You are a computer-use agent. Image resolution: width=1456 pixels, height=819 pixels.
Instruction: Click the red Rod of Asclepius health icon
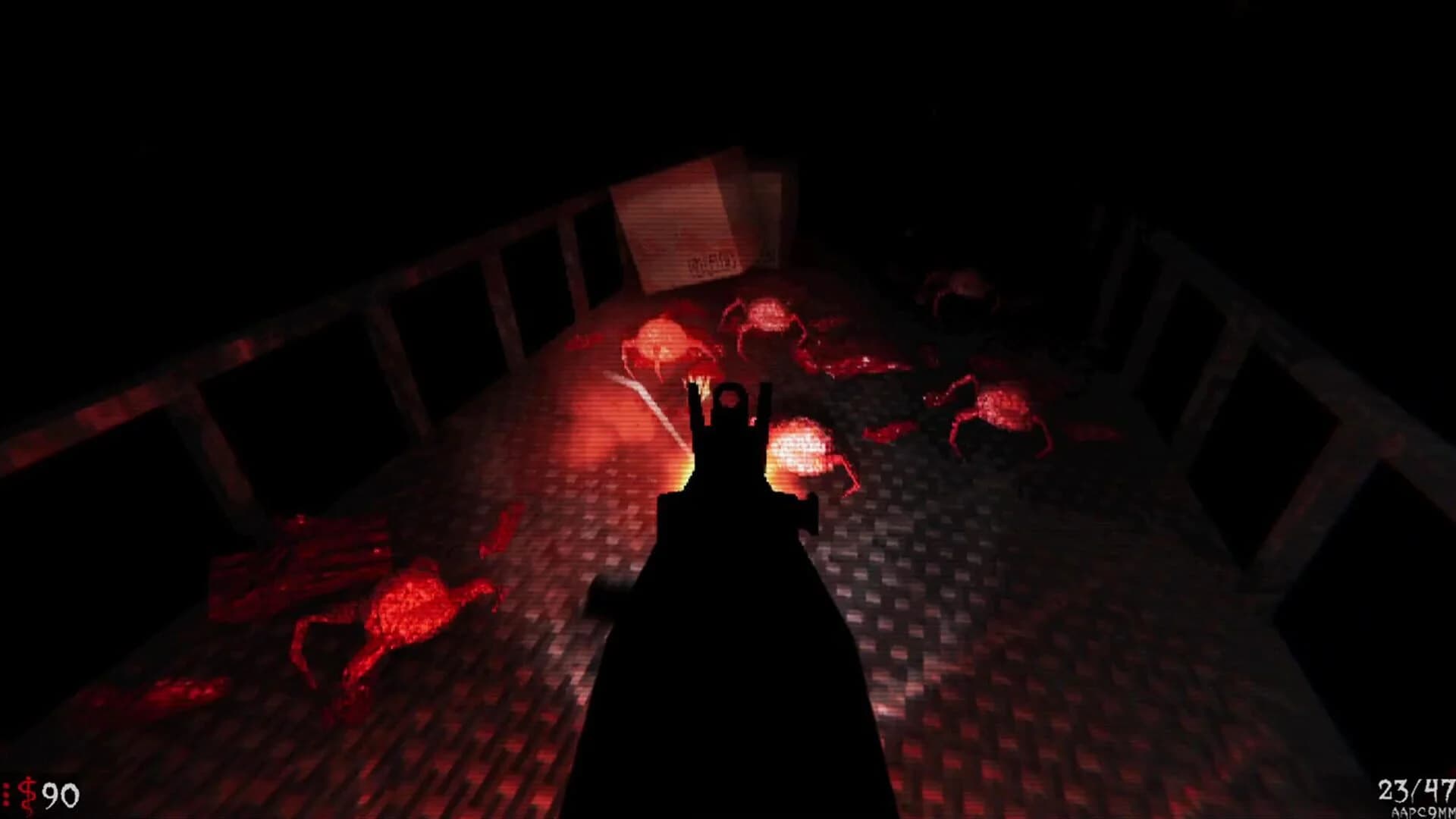pos(28,795)
